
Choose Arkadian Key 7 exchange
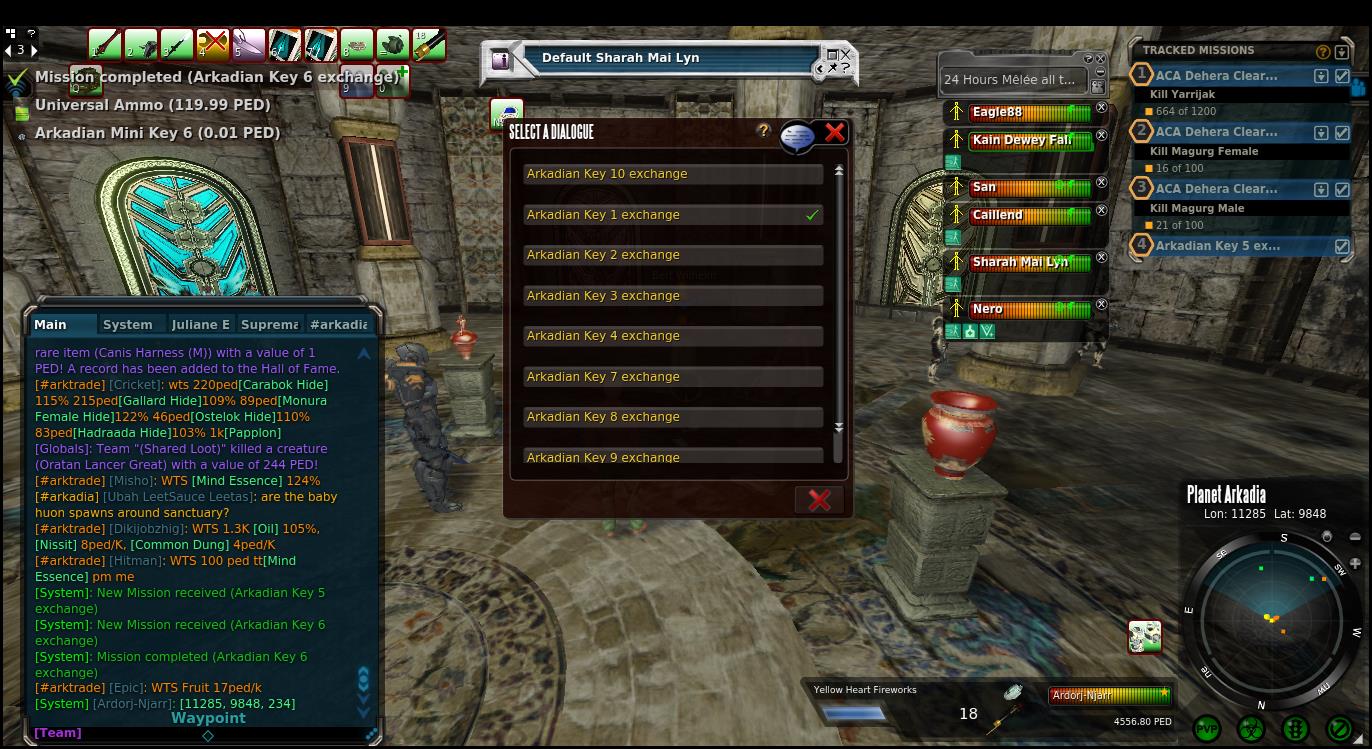[672, 377]
